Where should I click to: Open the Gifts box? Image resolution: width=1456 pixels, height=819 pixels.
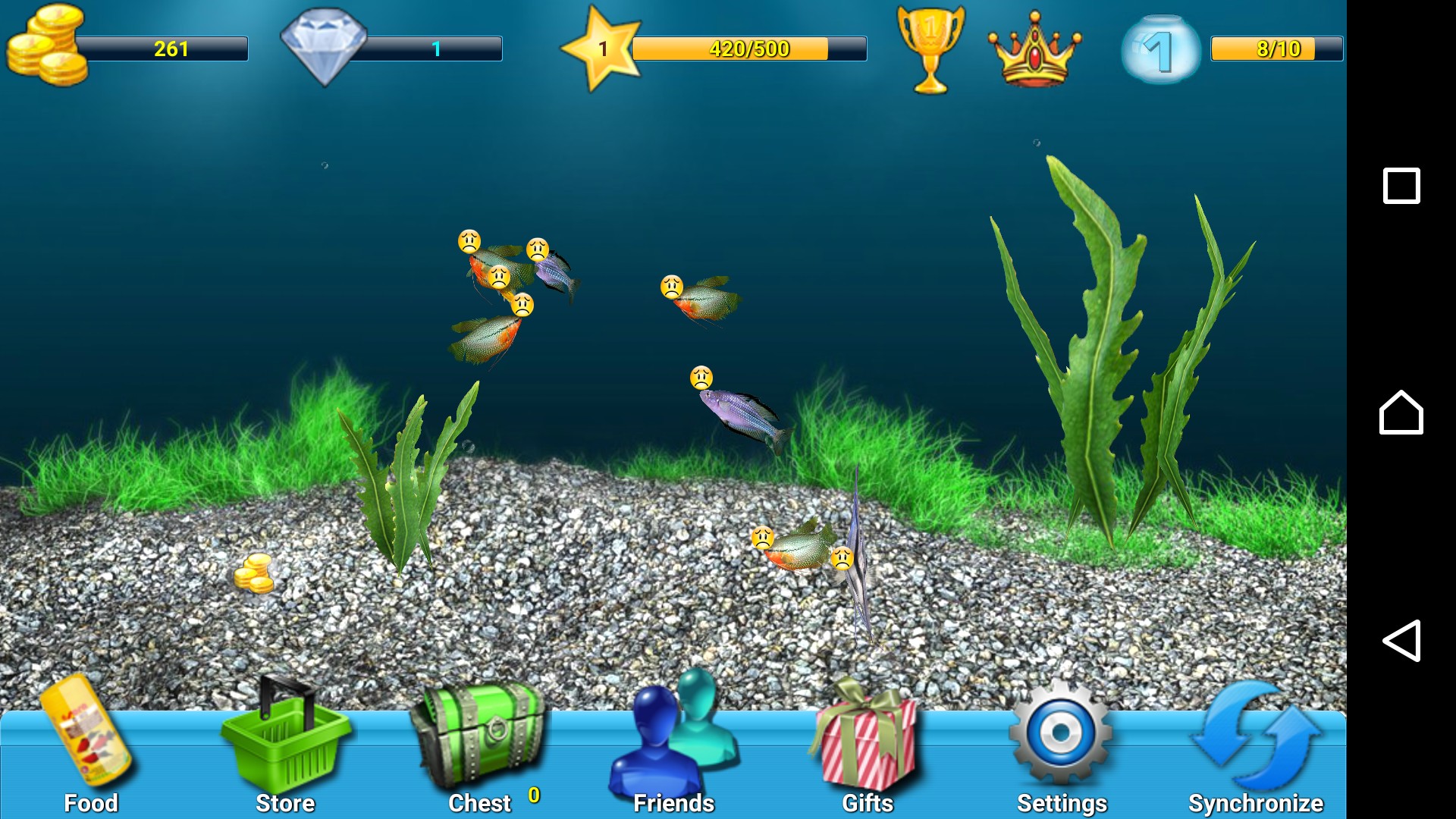[x=867, y=747]
